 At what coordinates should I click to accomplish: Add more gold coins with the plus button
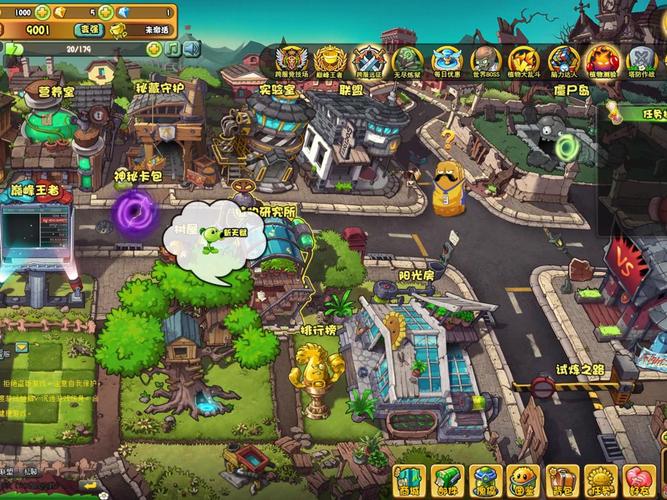[x=42, y=12]
